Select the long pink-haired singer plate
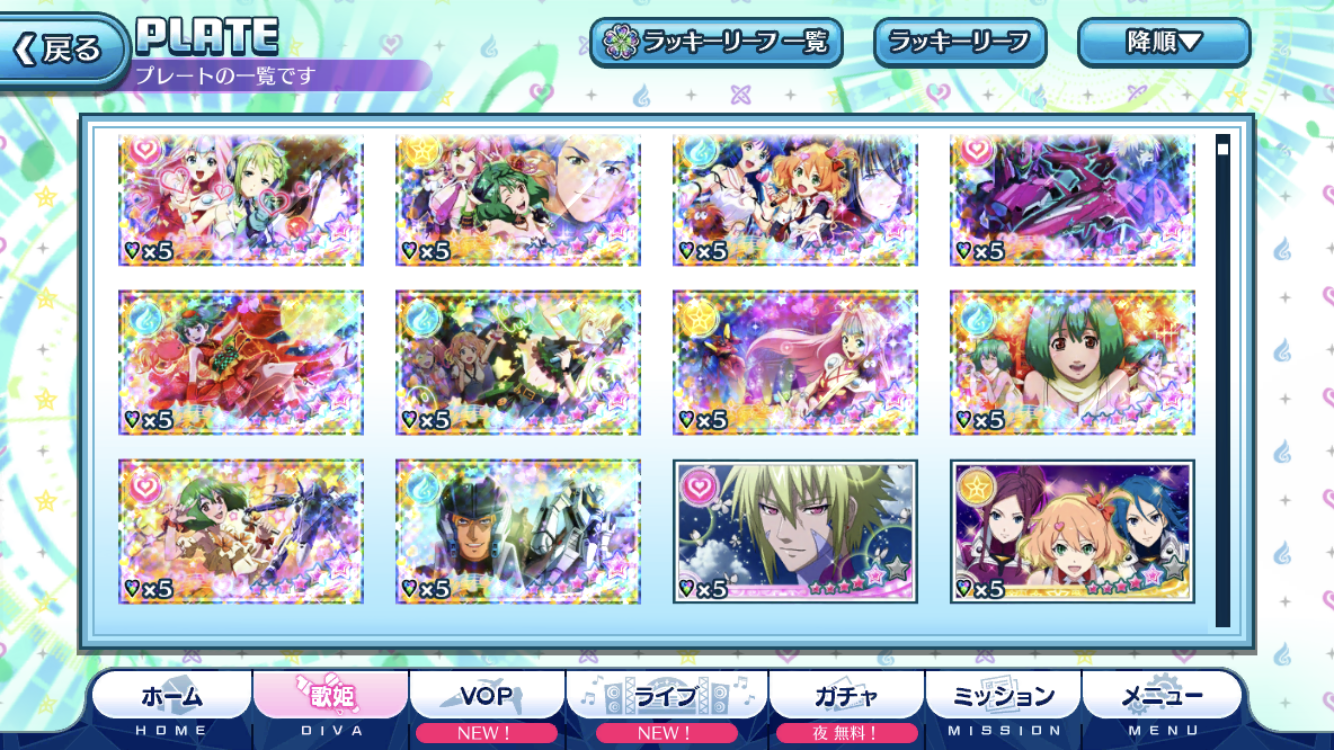The width and height of the screenshot is (1334, 750). 795,363
